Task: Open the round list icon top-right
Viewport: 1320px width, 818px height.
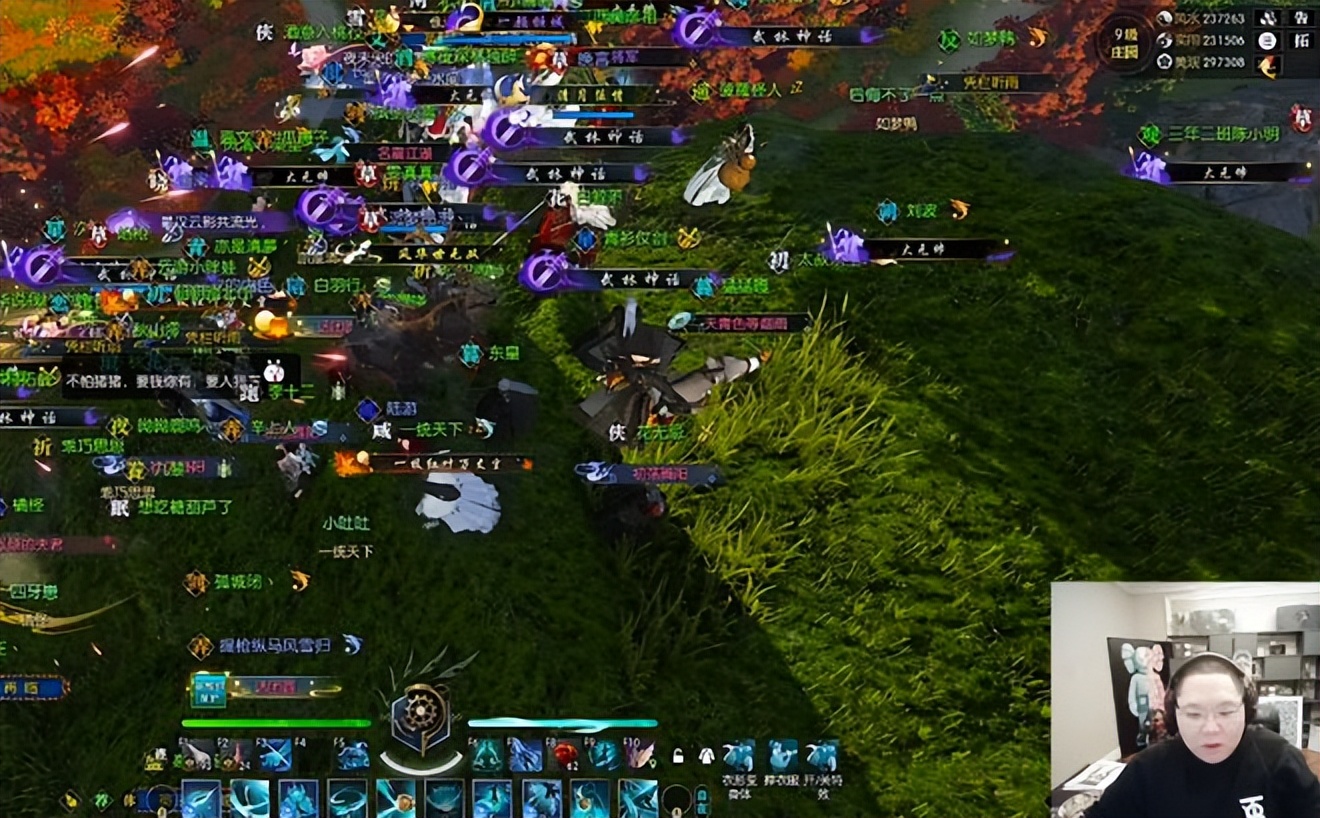Action: click(x=1268, y=41)
